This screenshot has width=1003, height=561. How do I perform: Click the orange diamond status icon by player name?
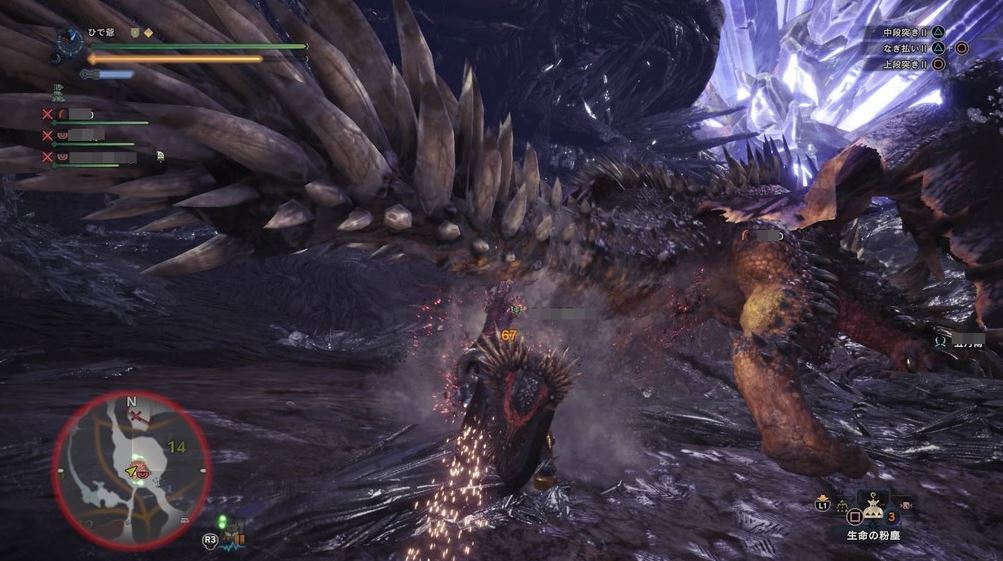(148, 32)
